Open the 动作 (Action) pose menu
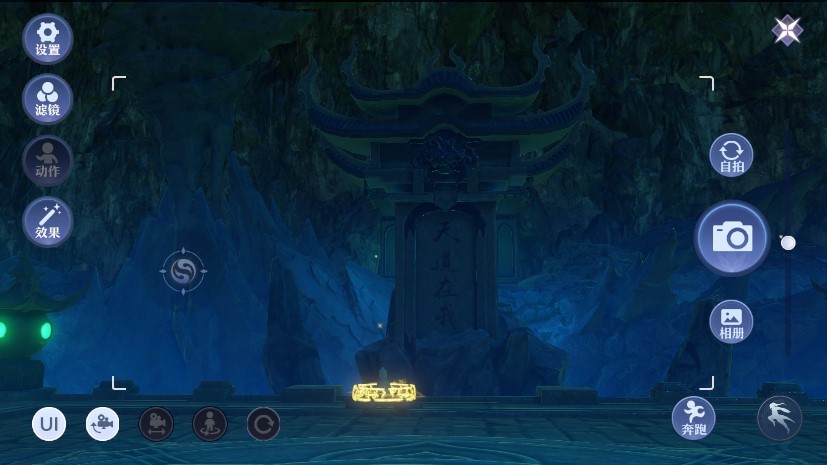 click(x=47, y=160)
